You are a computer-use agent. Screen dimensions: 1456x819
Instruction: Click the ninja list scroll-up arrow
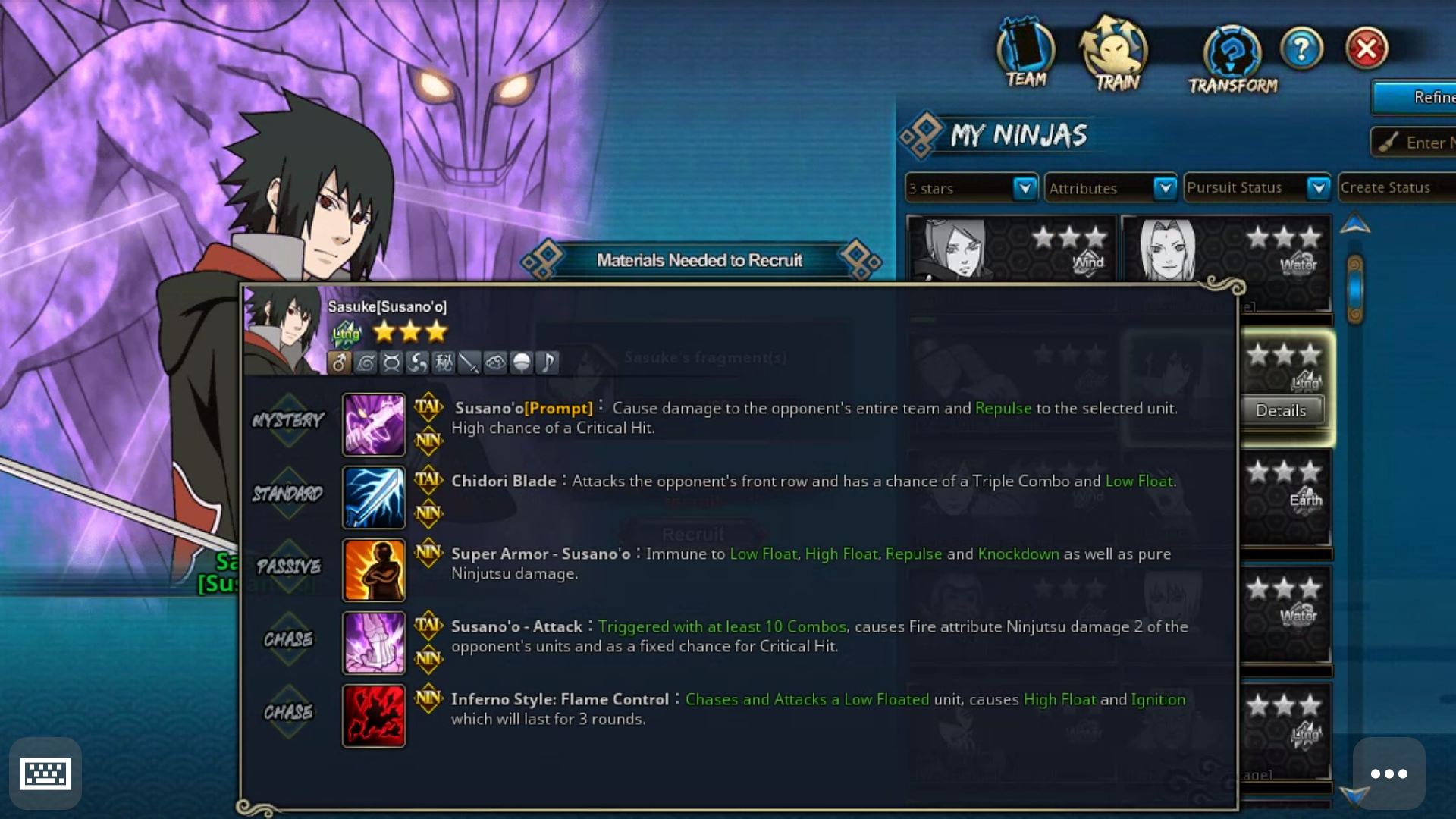(1355, 224)
